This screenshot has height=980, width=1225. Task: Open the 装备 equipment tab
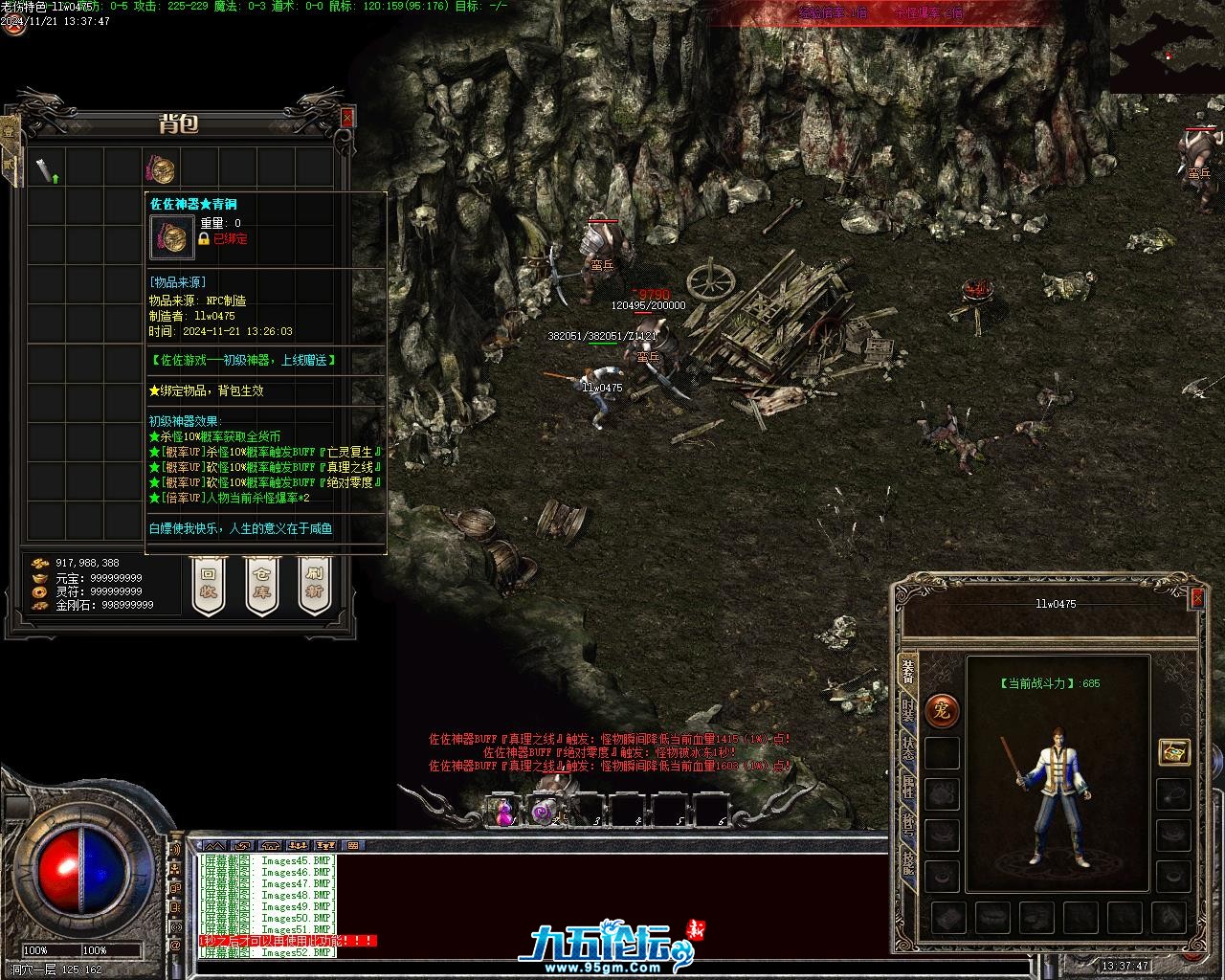click(x=907, y=675)
